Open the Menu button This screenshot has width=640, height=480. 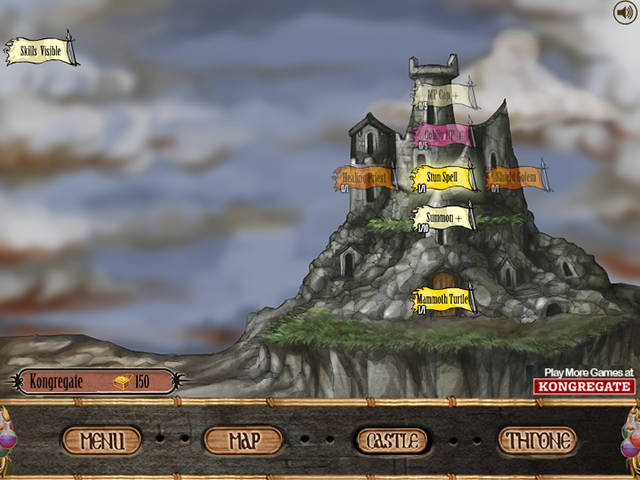pyautogui.click(x=102, y=440)
